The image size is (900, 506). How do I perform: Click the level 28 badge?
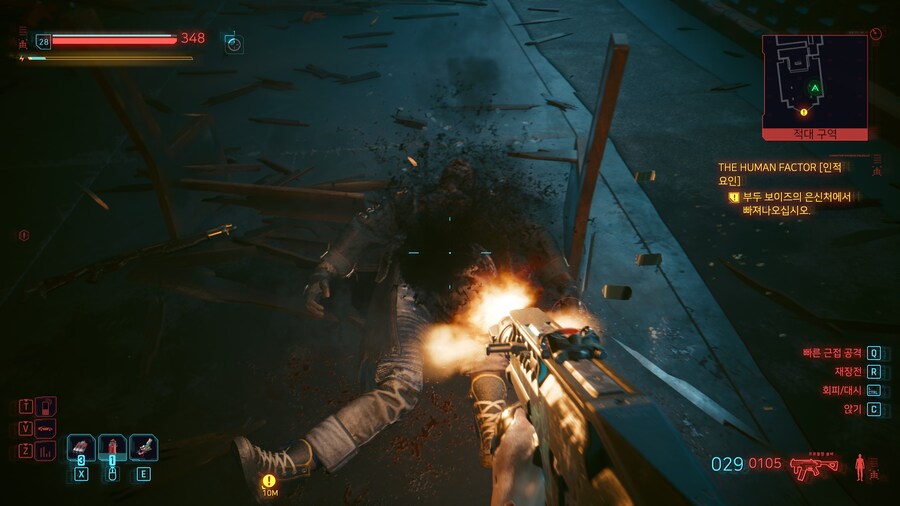[43, 41]
